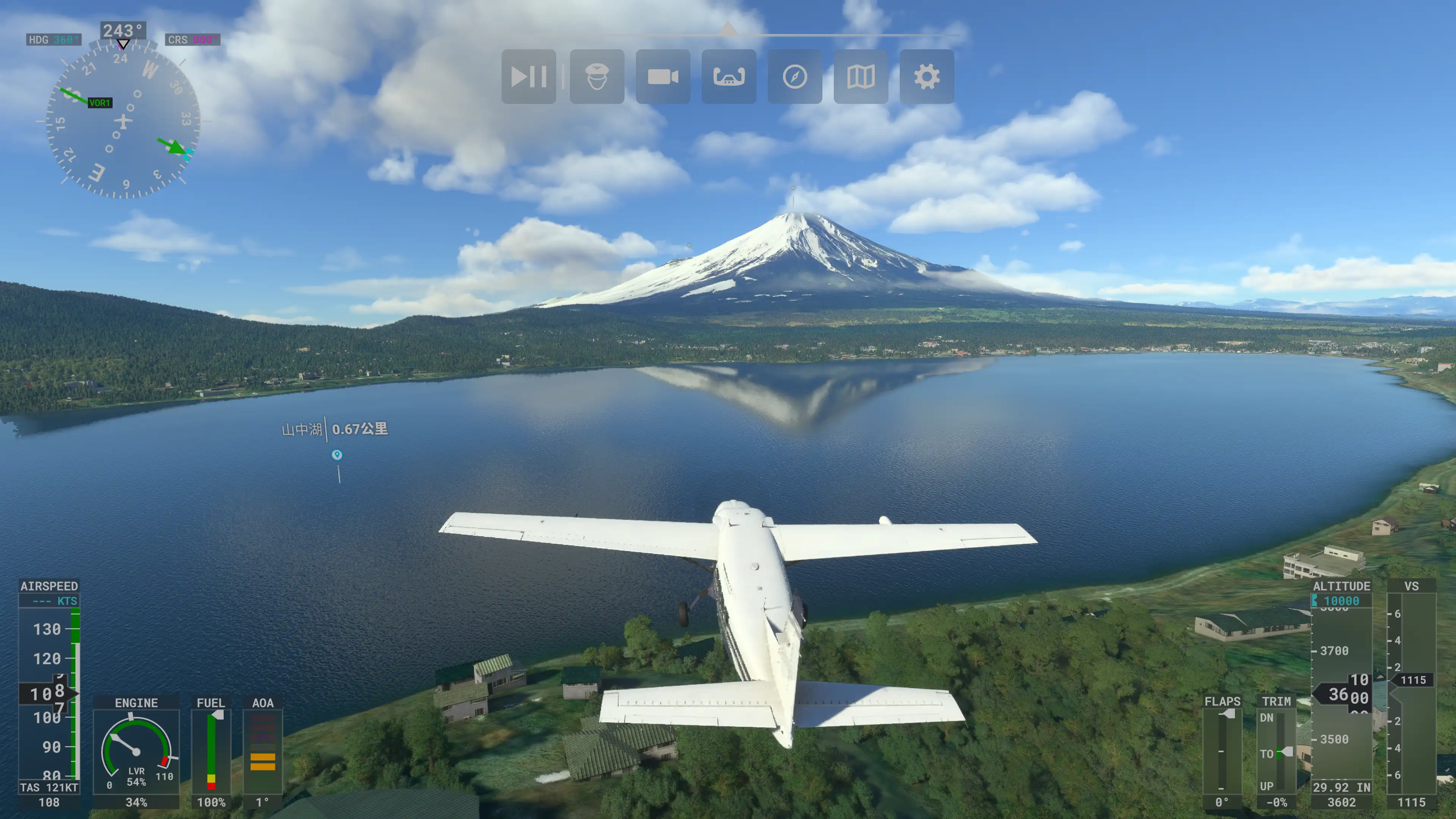The image size is (1456, 819).
Task: Open the toolbar gear settings
Action: coord(926,76)
